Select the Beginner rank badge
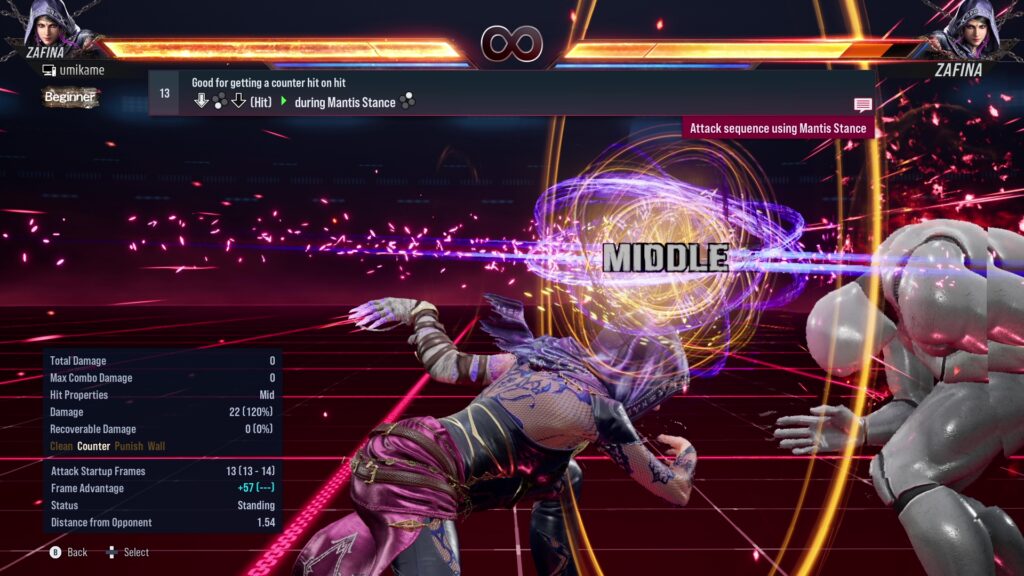This screenshot has width=1024, height=576. 71,97
